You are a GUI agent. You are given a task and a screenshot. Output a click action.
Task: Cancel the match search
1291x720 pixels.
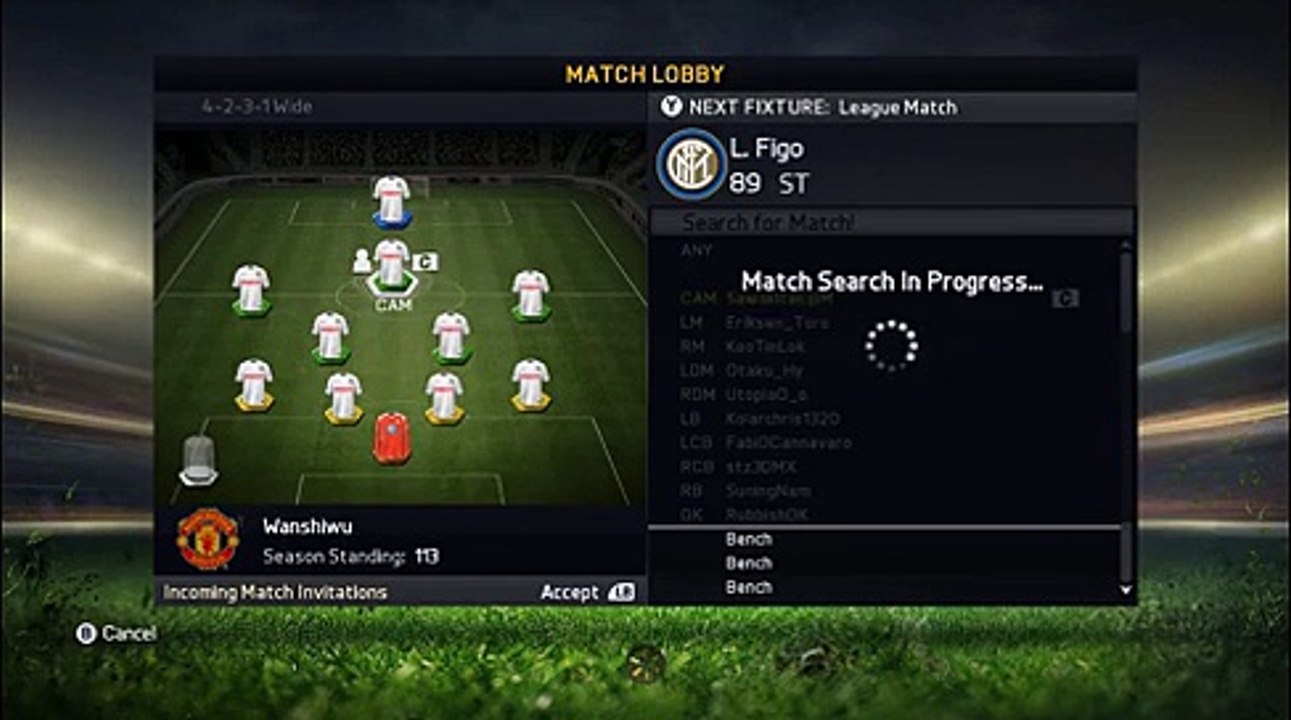(x=117, y=633)
